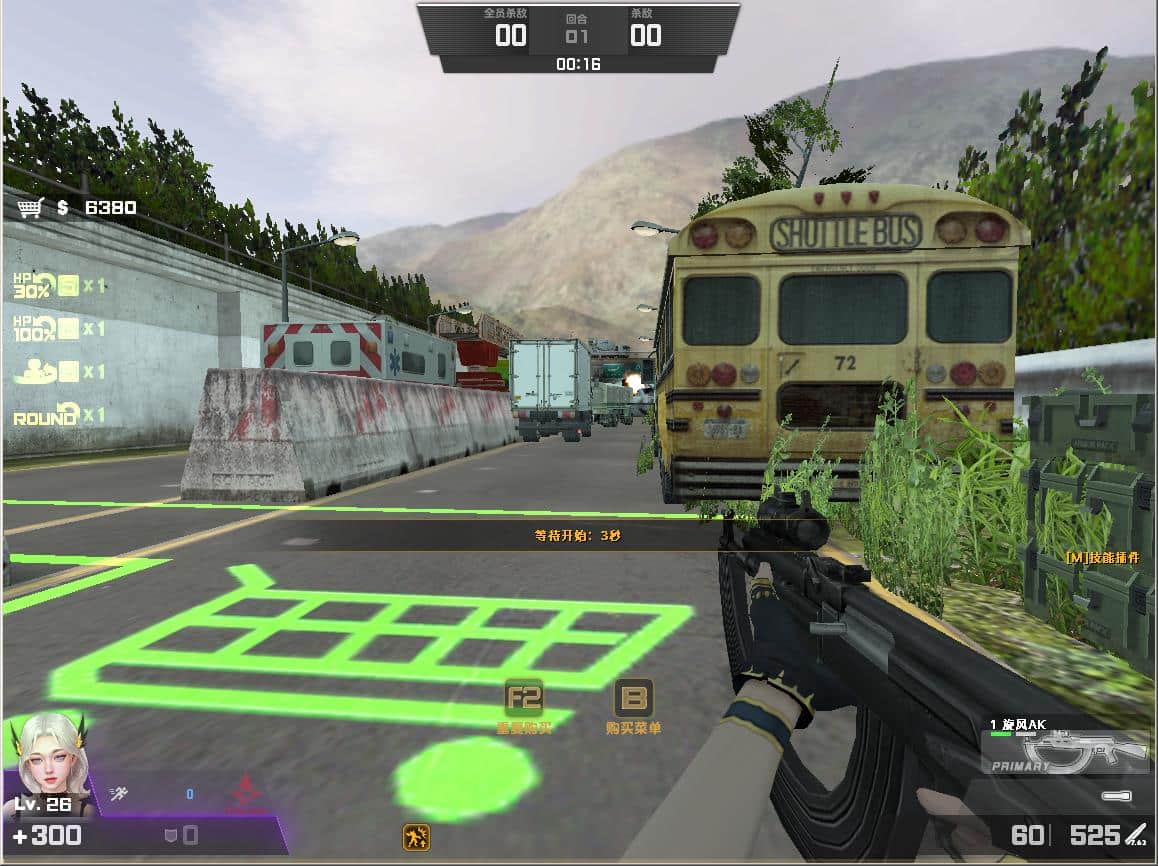The image size is (1158, 866).
Task: Click the red star emblem icon
Action: click(243, 795)
